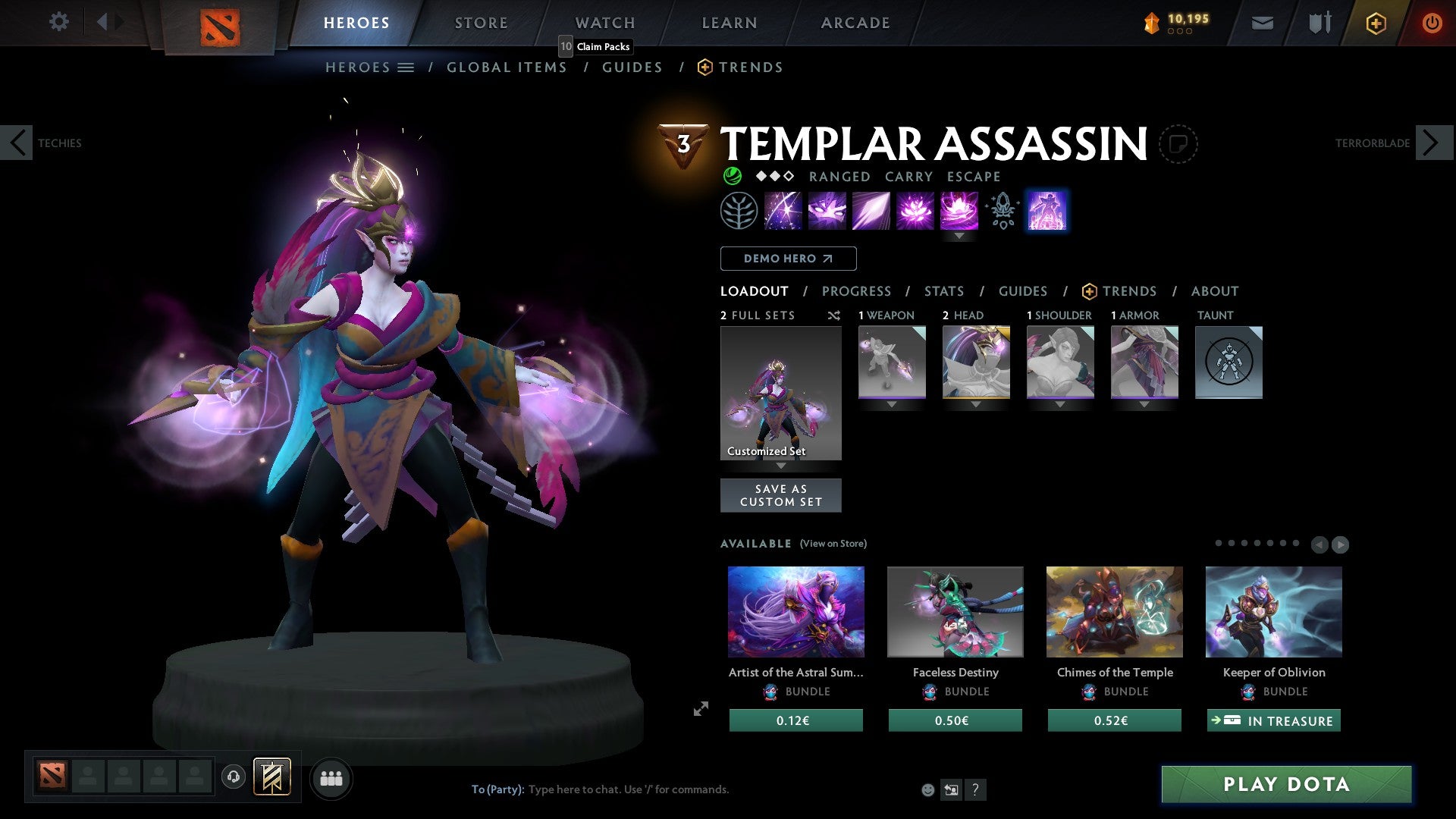Open the Global Items section

pos(507,67)
